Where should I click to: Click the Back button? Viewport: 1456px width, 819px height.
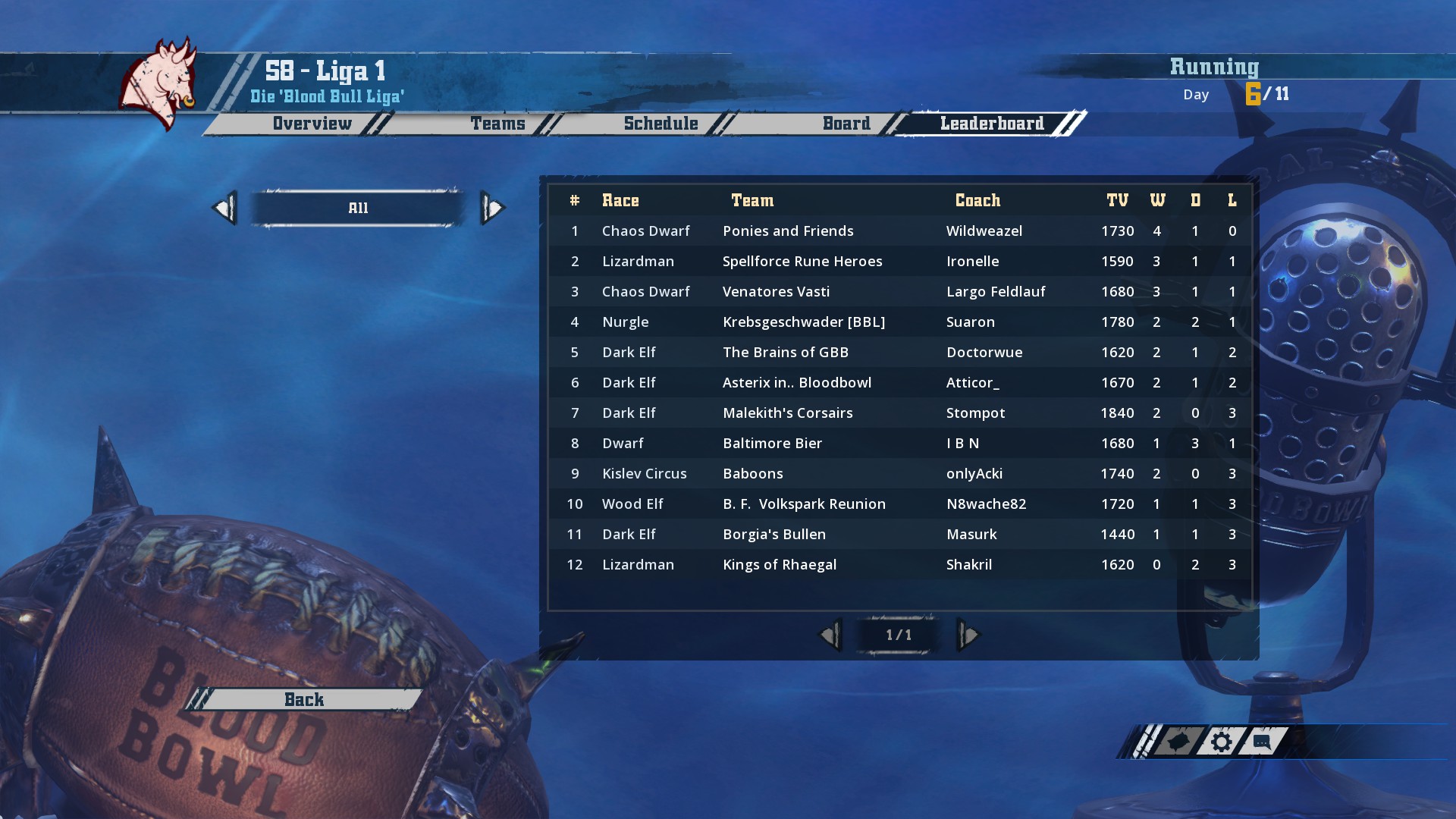pos(304,699)
